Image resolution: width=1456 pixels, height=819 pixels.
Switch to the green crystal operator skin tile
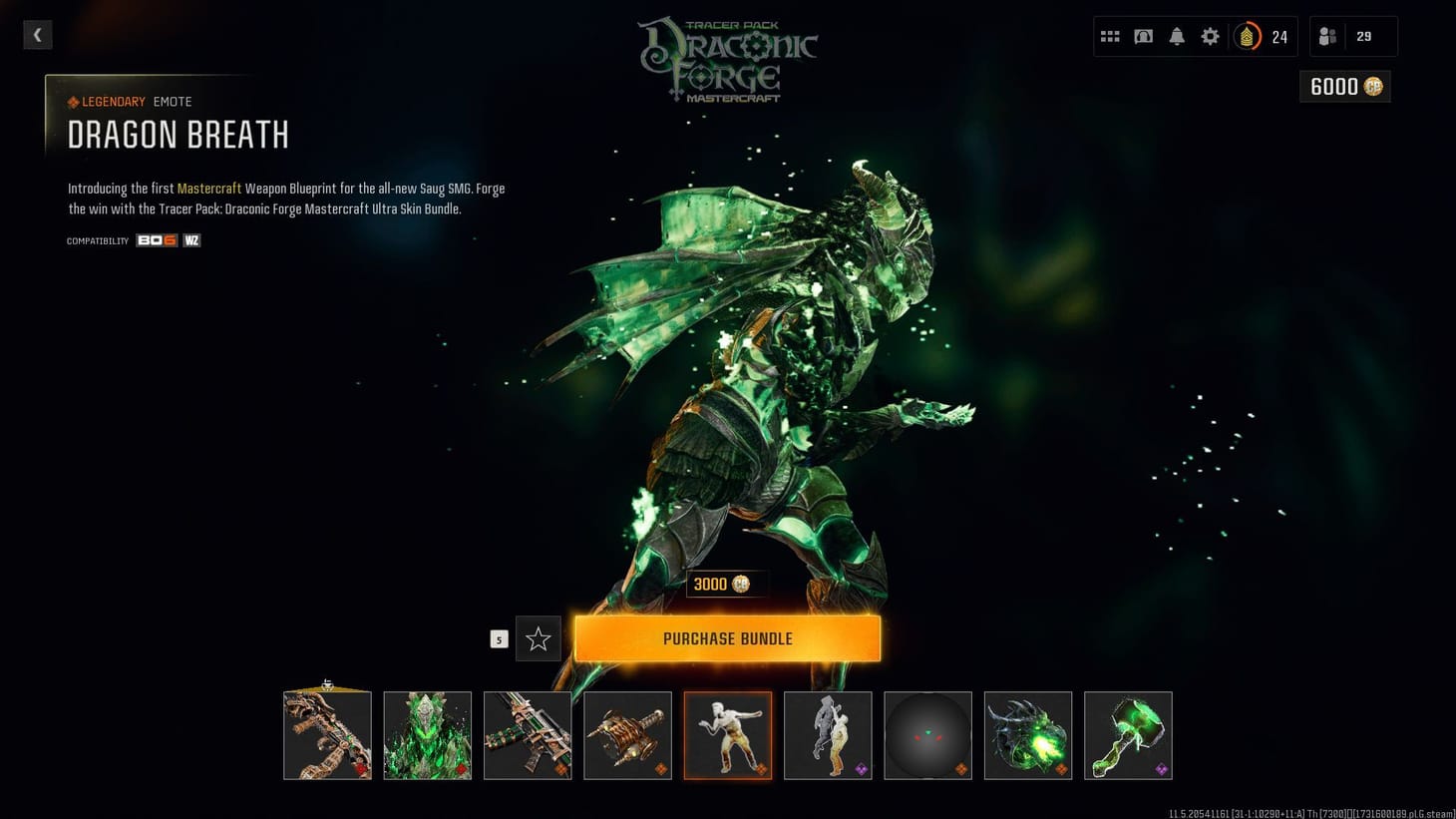click(428, 735)
